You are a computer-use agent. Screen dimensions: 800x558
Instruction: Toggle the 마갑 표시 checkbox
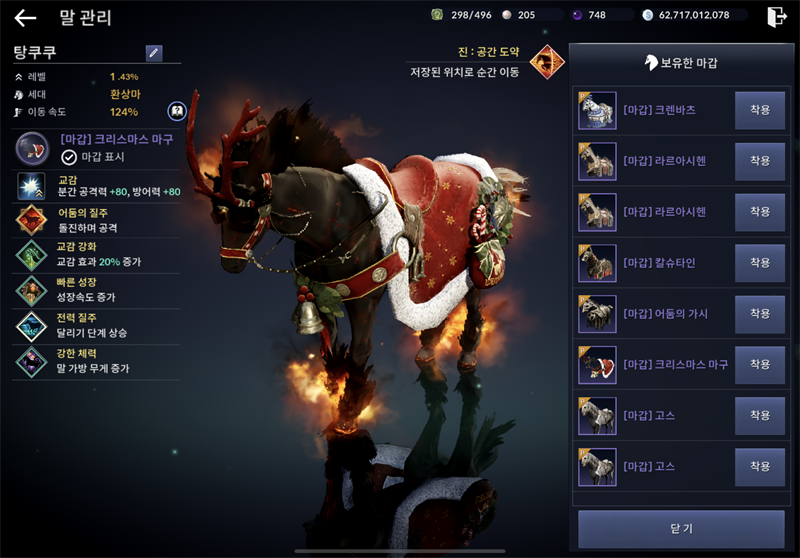pyautogui.click(x=69, y=157)
